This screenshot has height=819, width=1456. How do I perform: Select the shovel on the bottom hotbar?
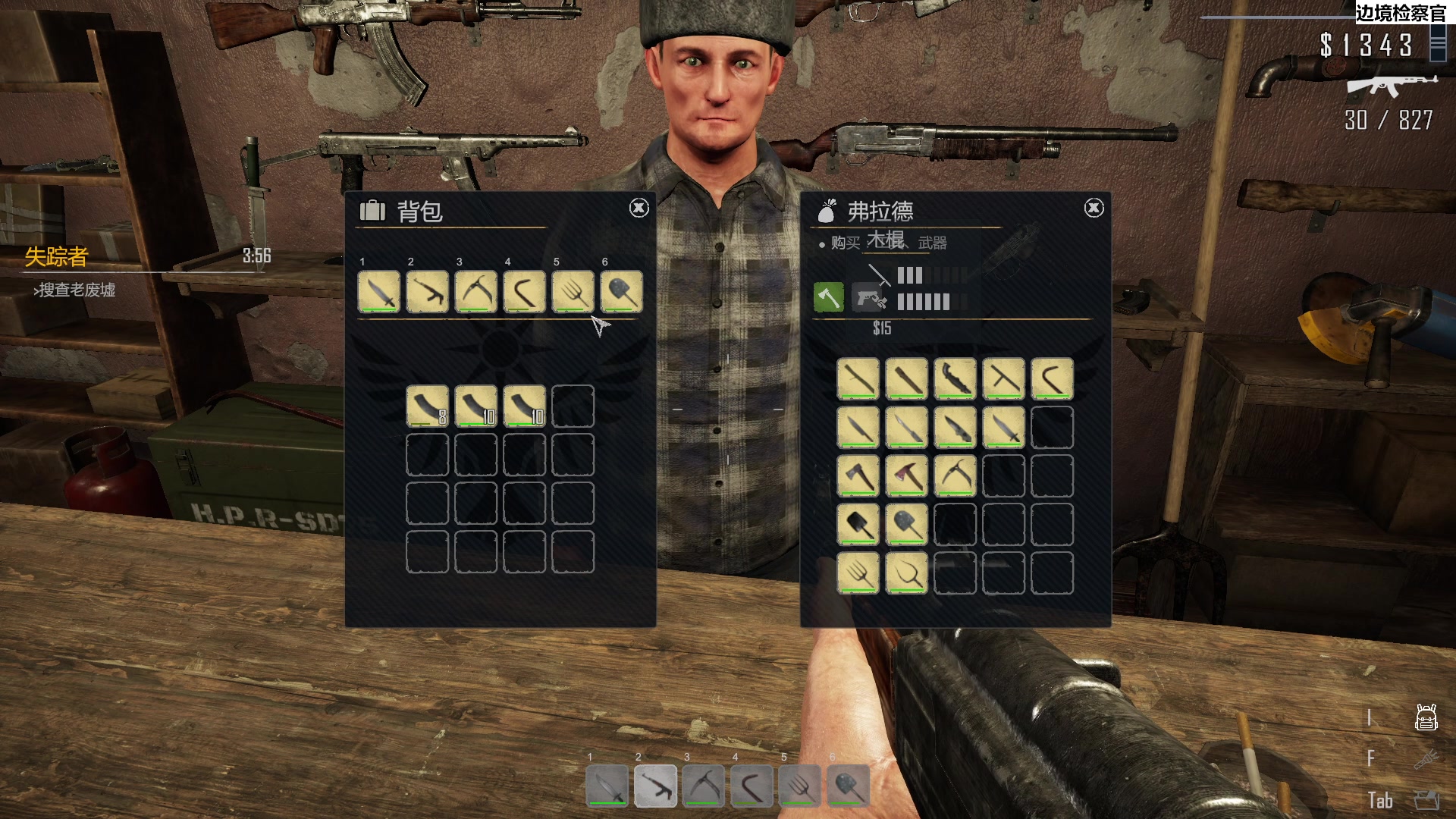[849, 786]
